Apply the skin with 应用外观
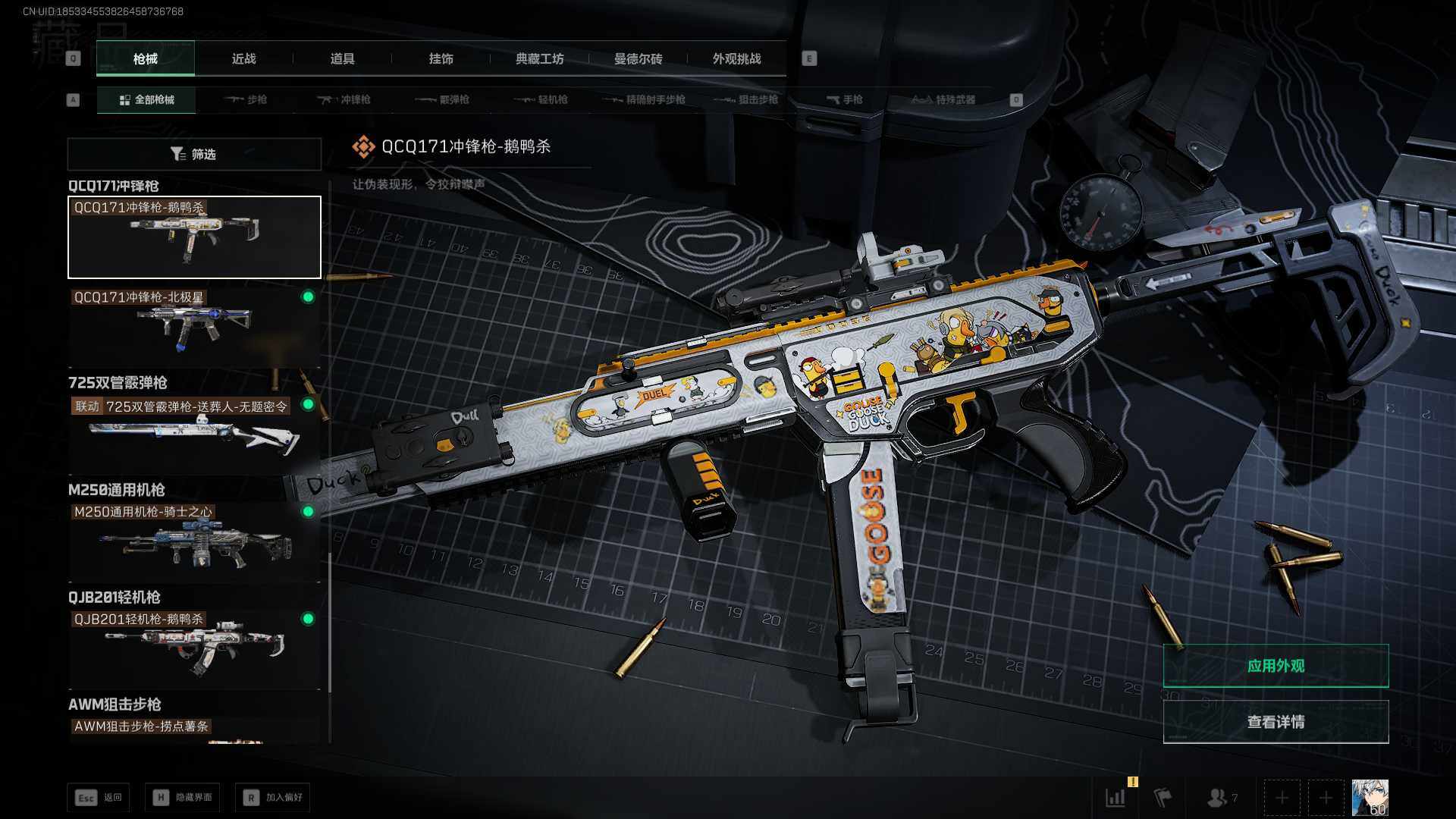Viewport: 1456px width, 819px height. click(x=1276, y=666)
